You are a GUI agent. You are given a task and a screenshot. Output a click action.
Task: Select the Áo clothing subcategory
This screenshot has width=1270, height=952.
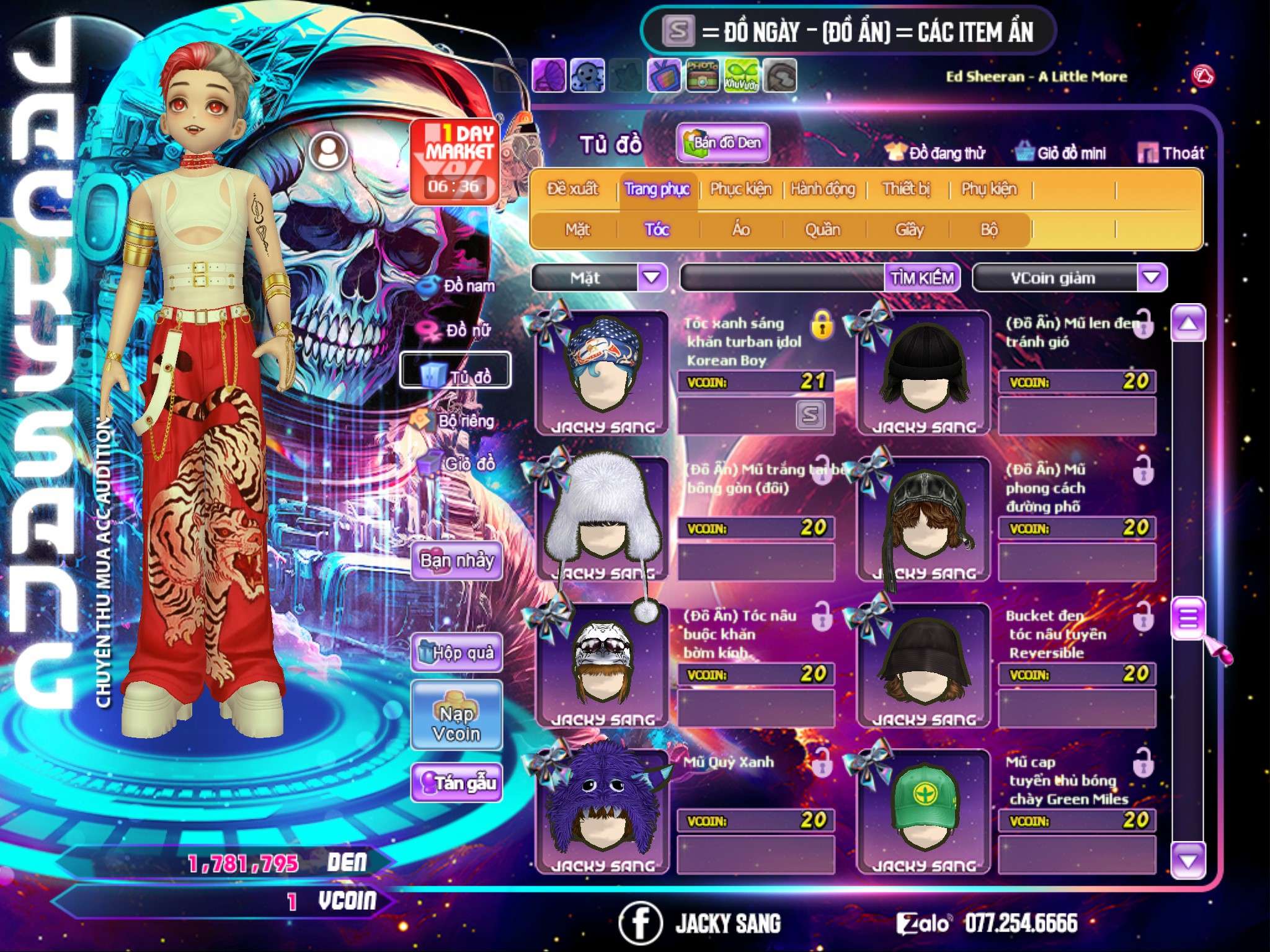[740, 229]
